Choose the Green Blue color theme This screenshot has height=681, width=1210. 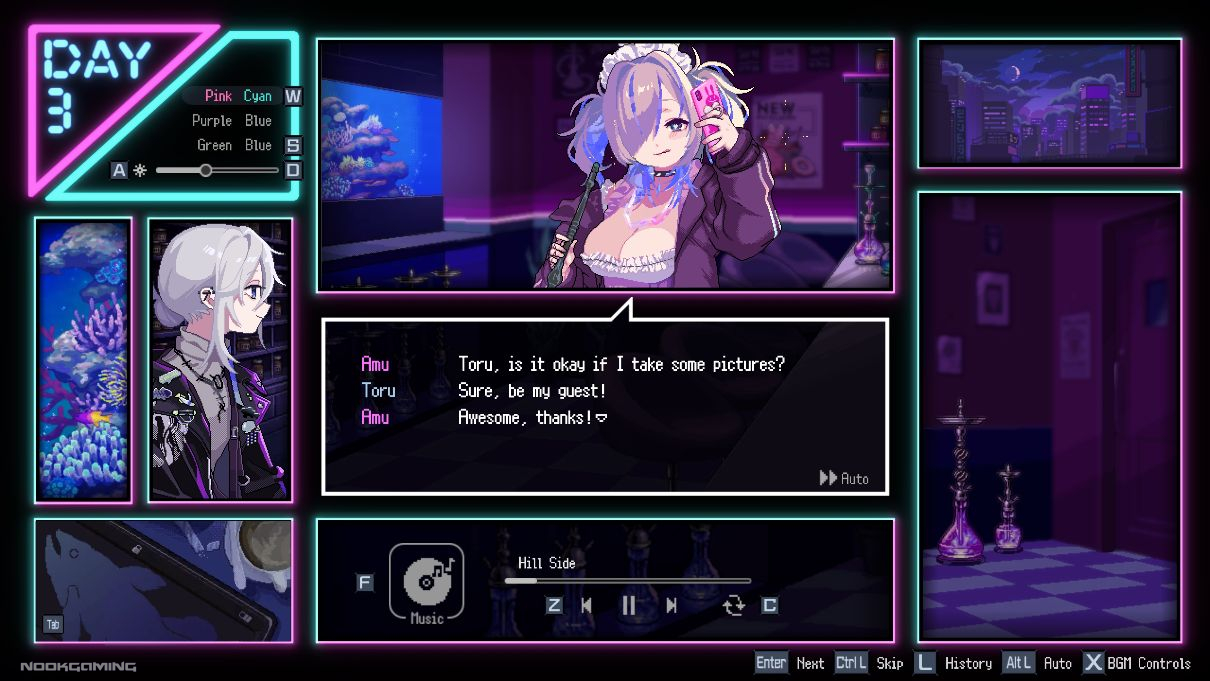tap(234, 145)
